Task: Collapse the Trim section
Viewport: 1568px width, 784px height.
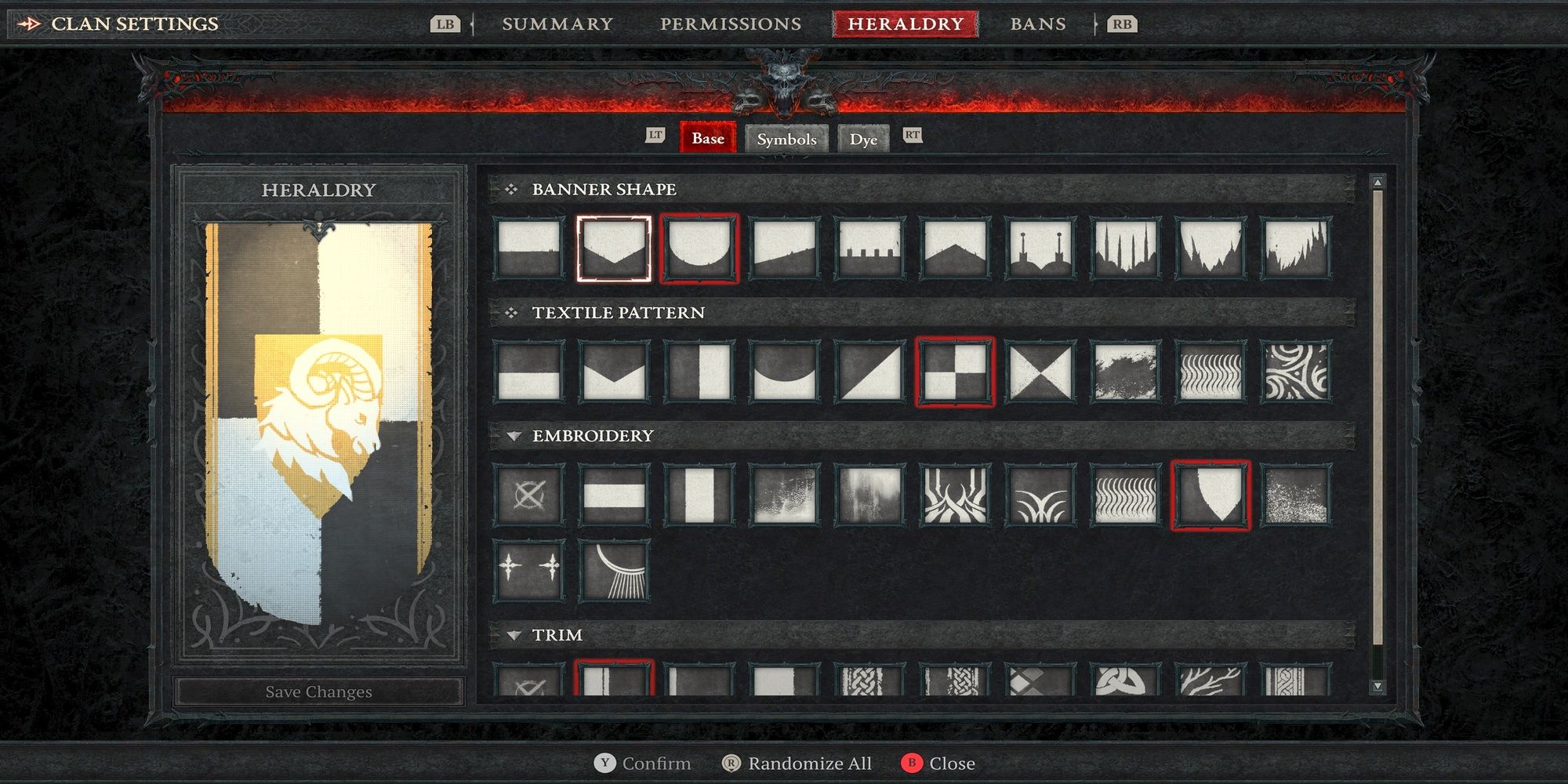Action: [x=514, y=635]
